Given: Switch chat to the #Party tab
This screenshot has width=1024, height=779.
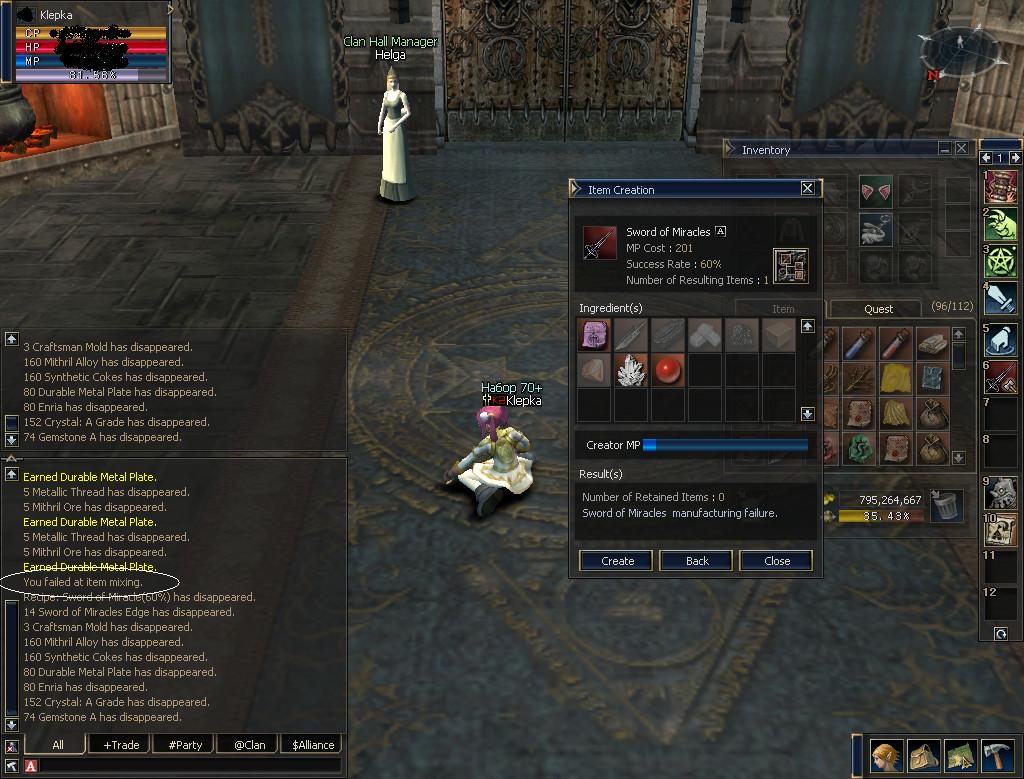Looking at the screenshot, I should pyautogui.click(x=185, y=745).
